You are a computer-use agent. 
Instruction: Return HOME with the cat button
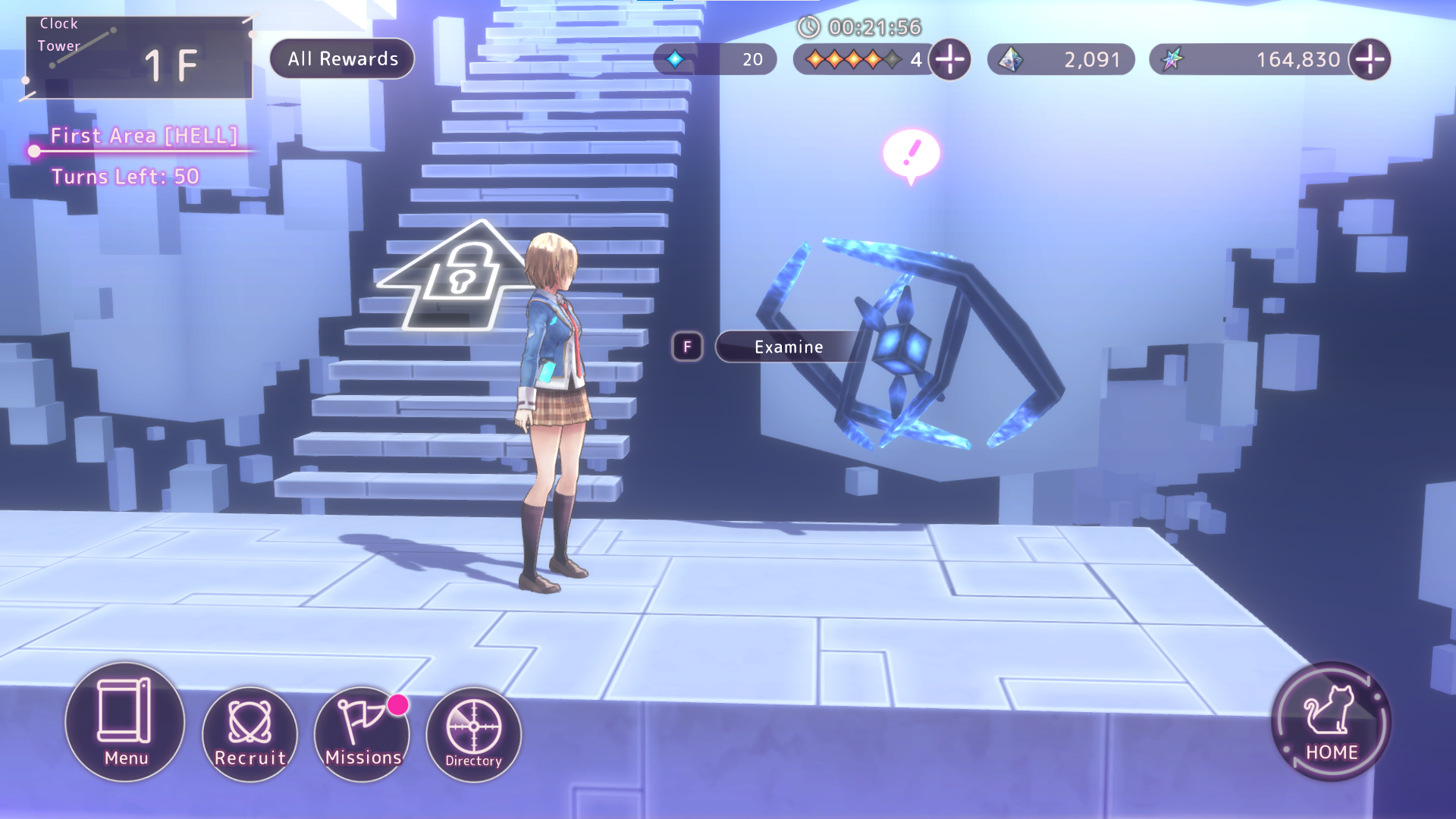pyautogui.click(x=1331, y=721)
